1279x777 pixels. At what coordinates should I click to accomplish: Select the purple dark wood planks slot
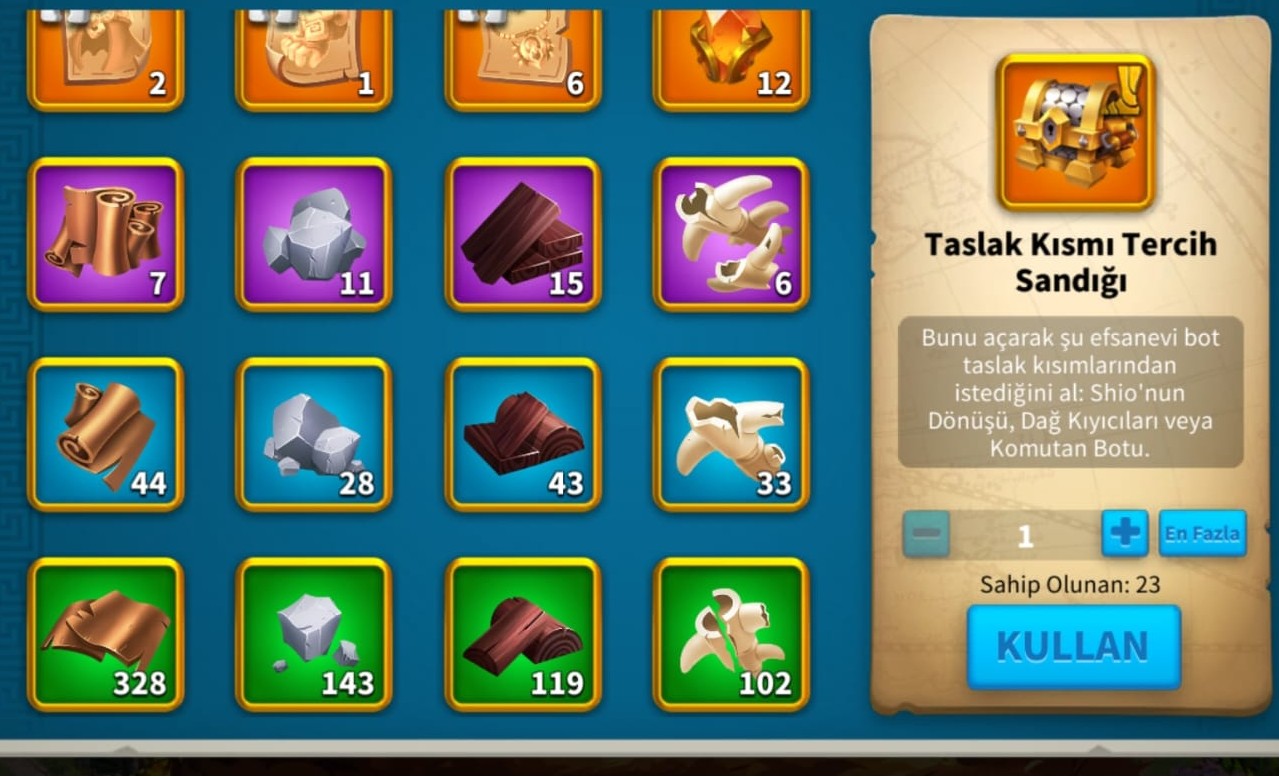pyautogui.click(x=523, y=234)
